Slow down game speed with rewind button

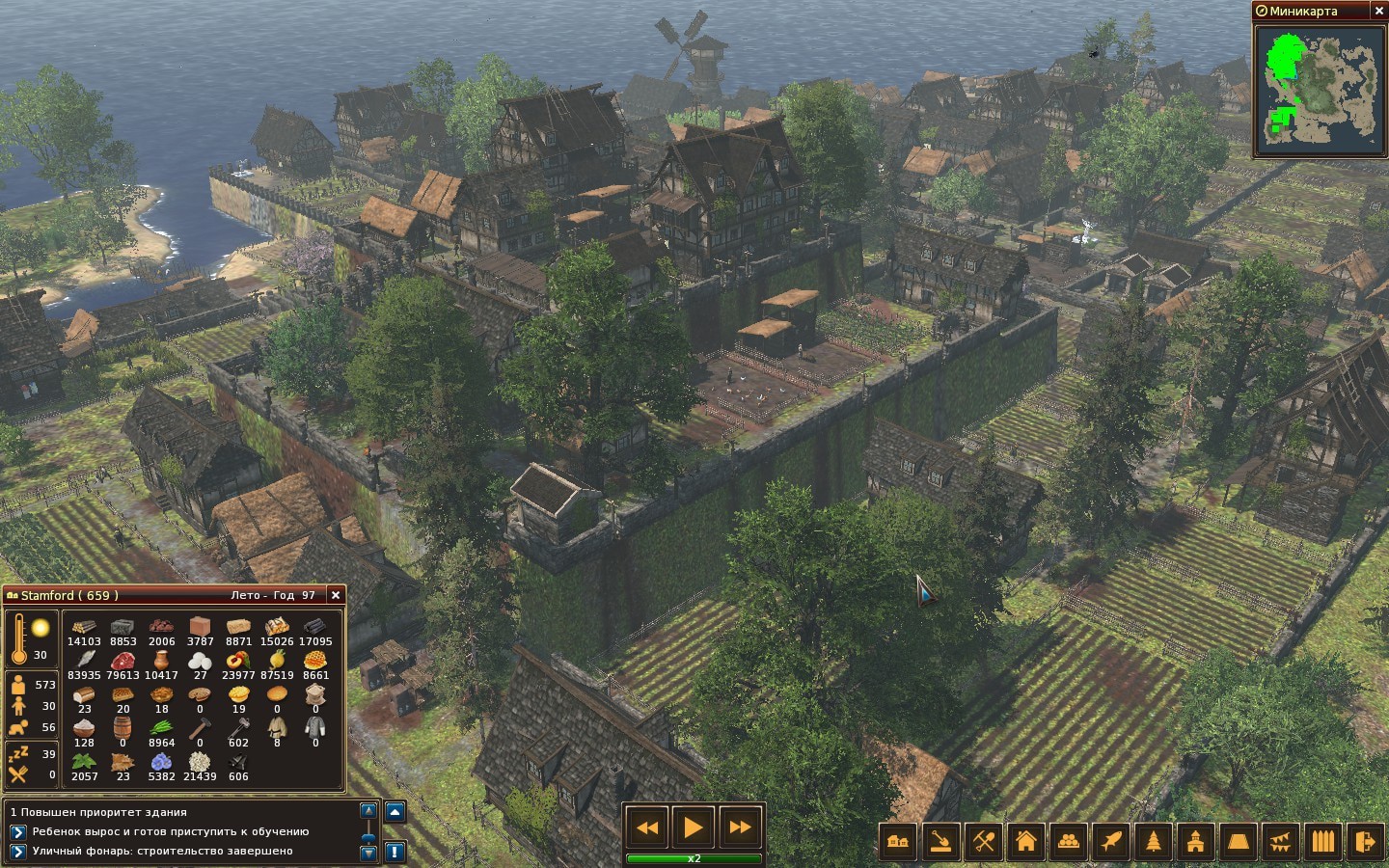[x=647, y=827]
